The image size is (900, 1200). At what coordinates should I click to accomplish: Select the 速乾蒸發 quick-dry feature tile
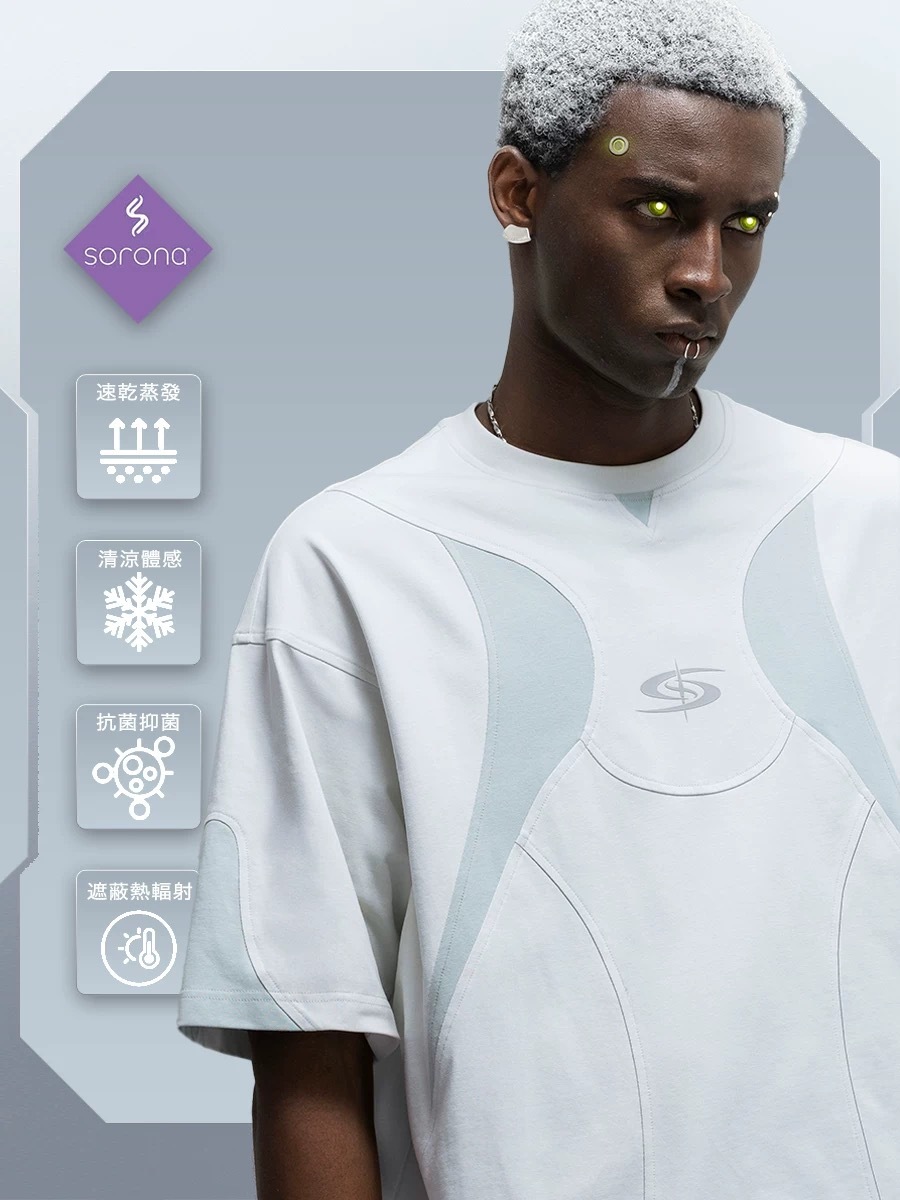[139, 437]
